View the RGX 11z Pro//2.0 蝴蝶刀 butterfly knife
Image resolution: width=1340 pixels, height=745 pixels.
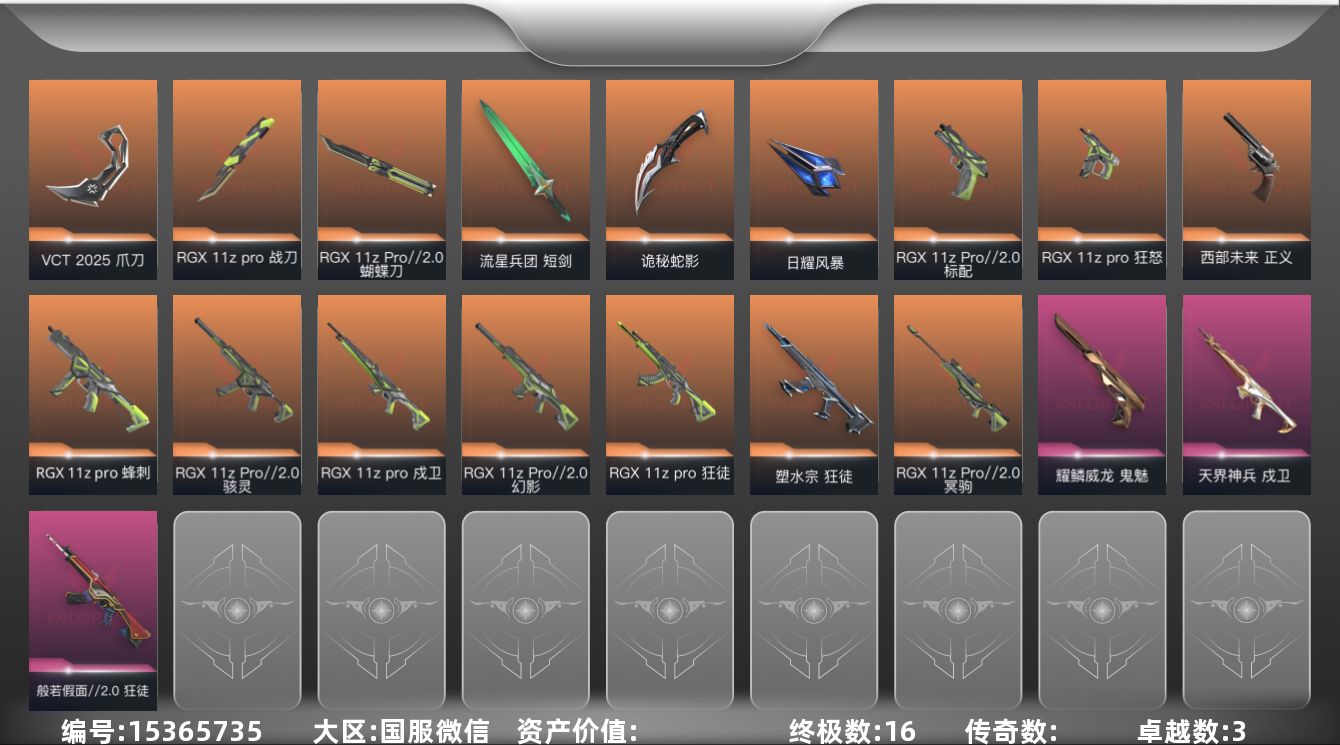pyautogui.click(x=381, y=178)
